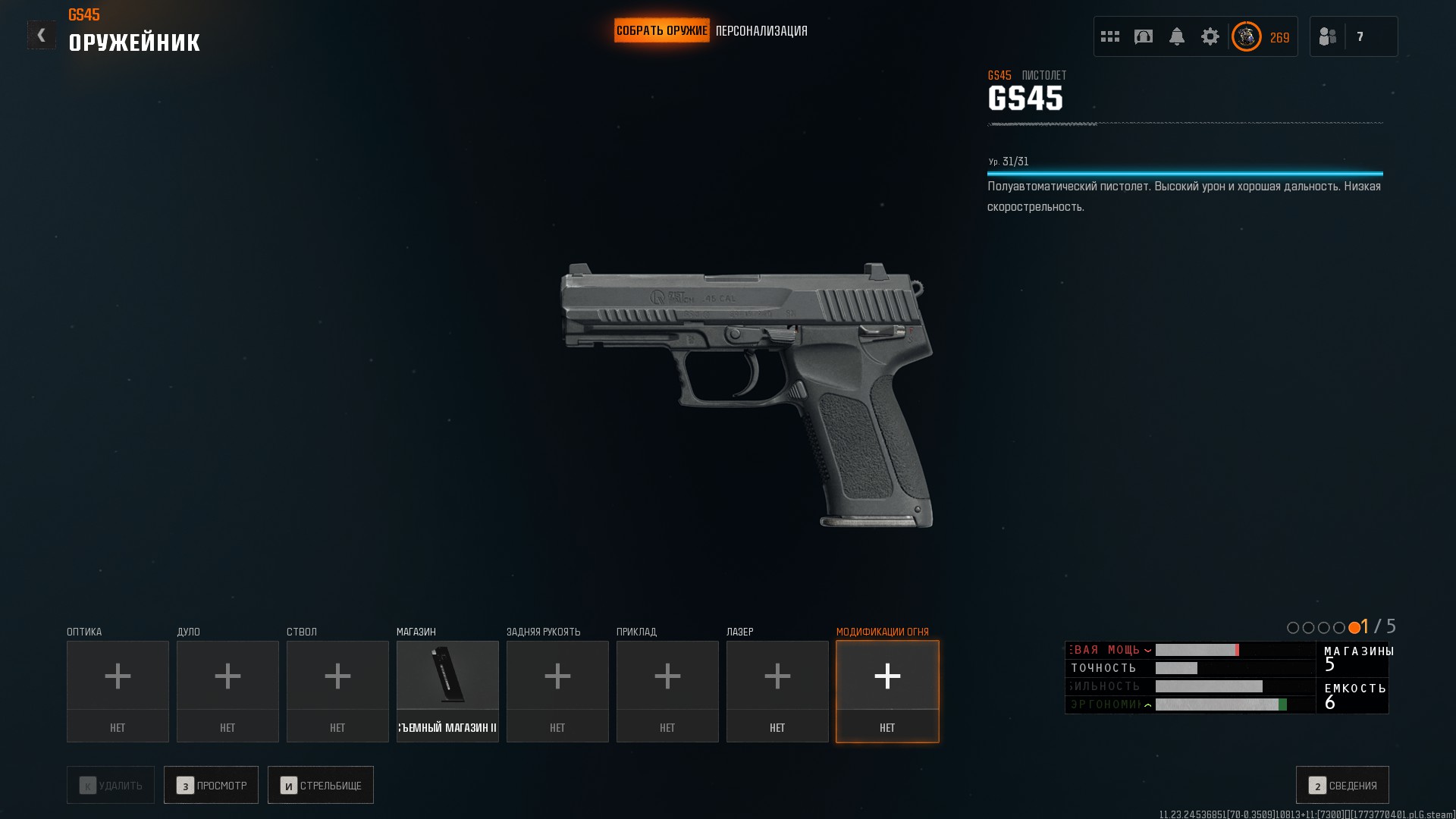Pick the Задняя рукоять slot

click(557, 691)
